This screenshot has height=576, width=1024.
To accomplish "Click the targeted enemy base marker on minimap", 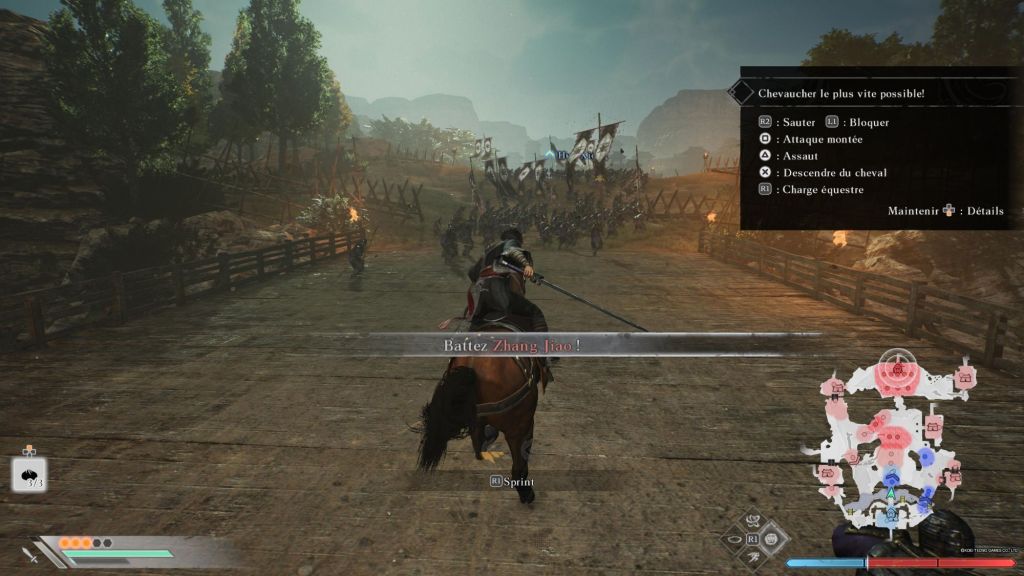I will point(897,369).
